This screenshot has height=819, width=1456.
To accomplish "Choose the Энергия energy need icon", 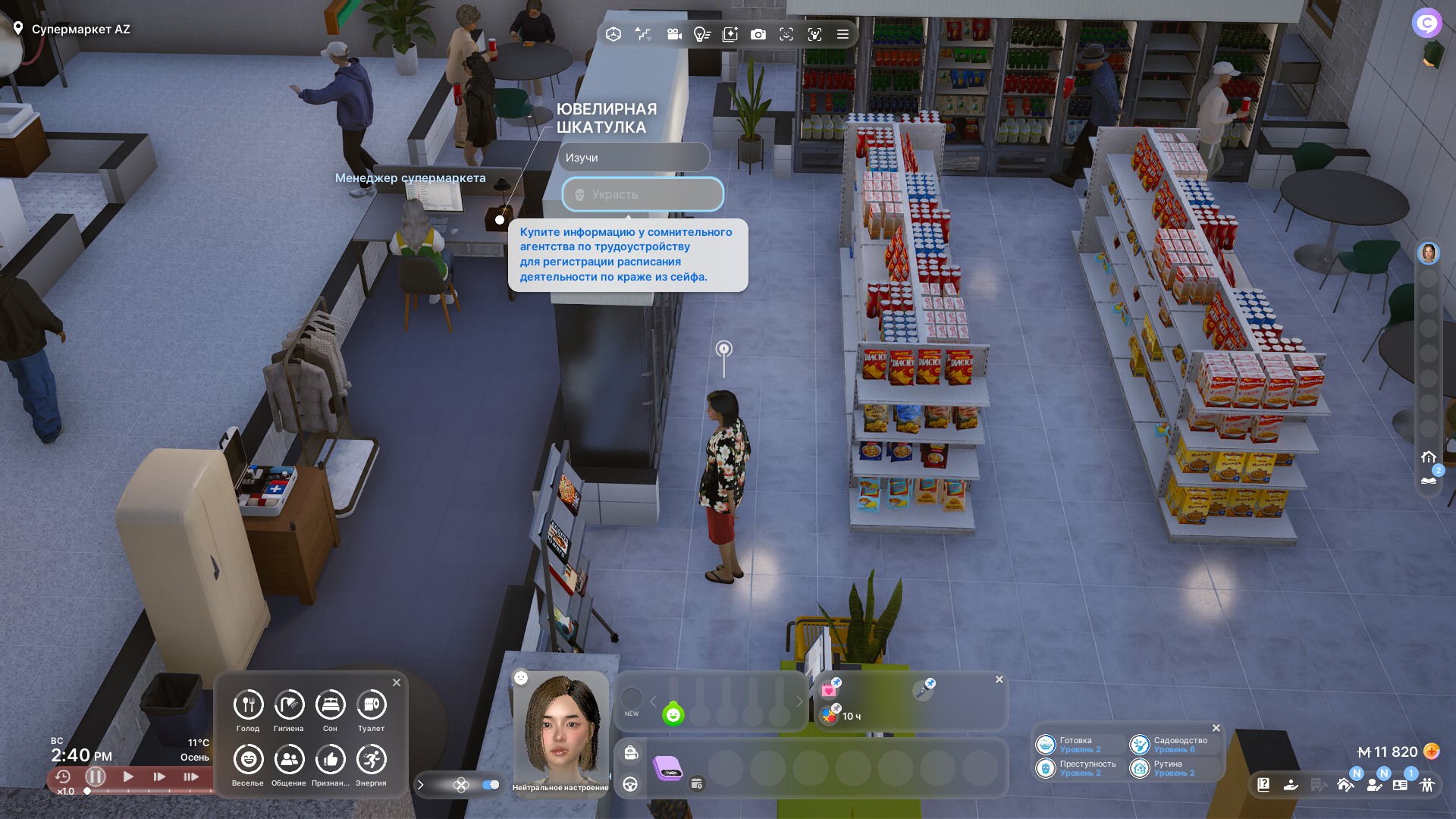I will 371,760.
